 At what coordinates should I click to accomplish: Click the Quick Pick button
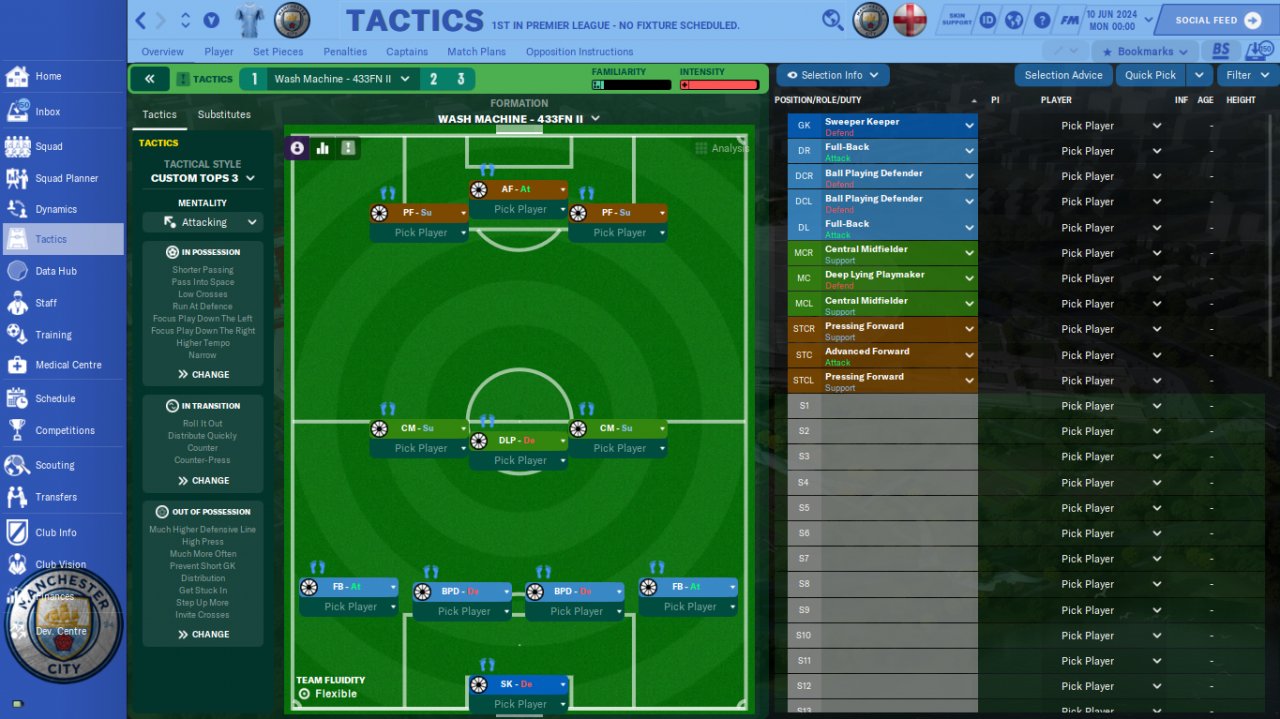(x=1150, y=75)
